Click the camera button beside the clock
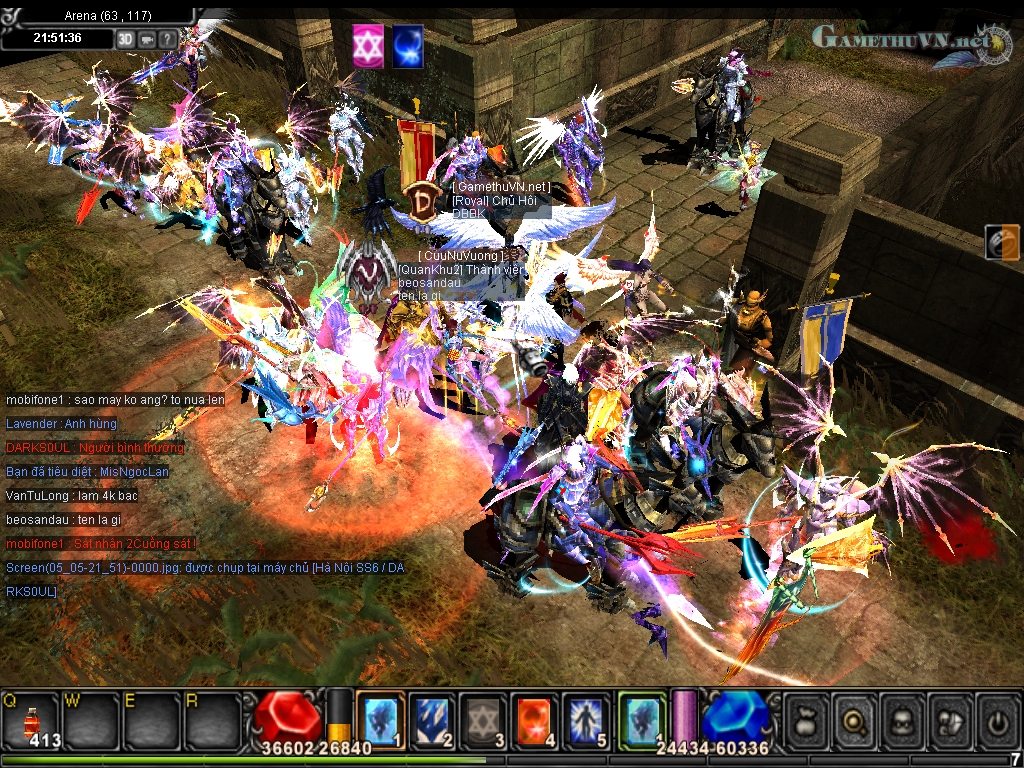 pyautogui.click(x=147, y=38)
